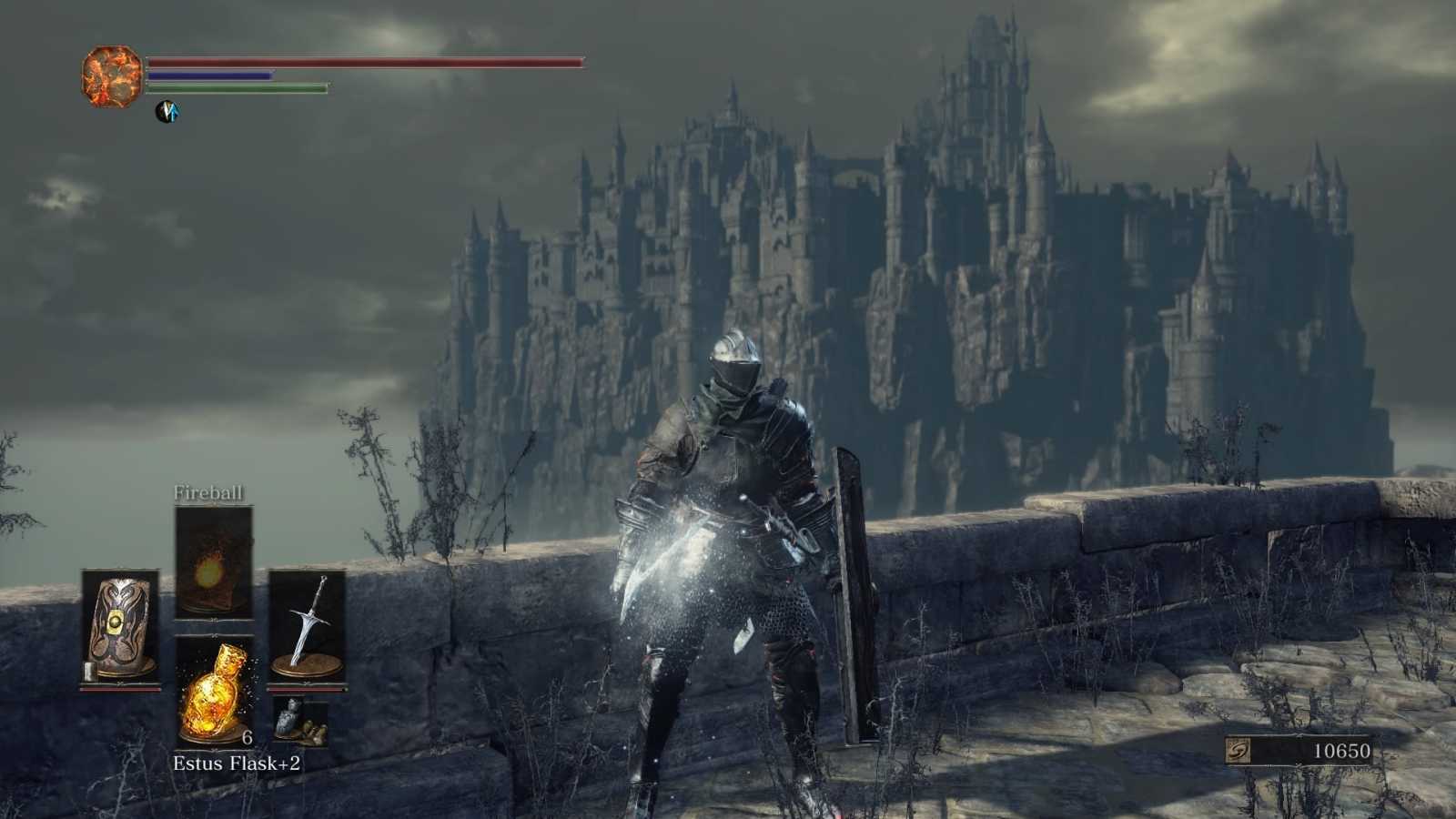Click the thin red bar under the sword slot

click(309, 690)
